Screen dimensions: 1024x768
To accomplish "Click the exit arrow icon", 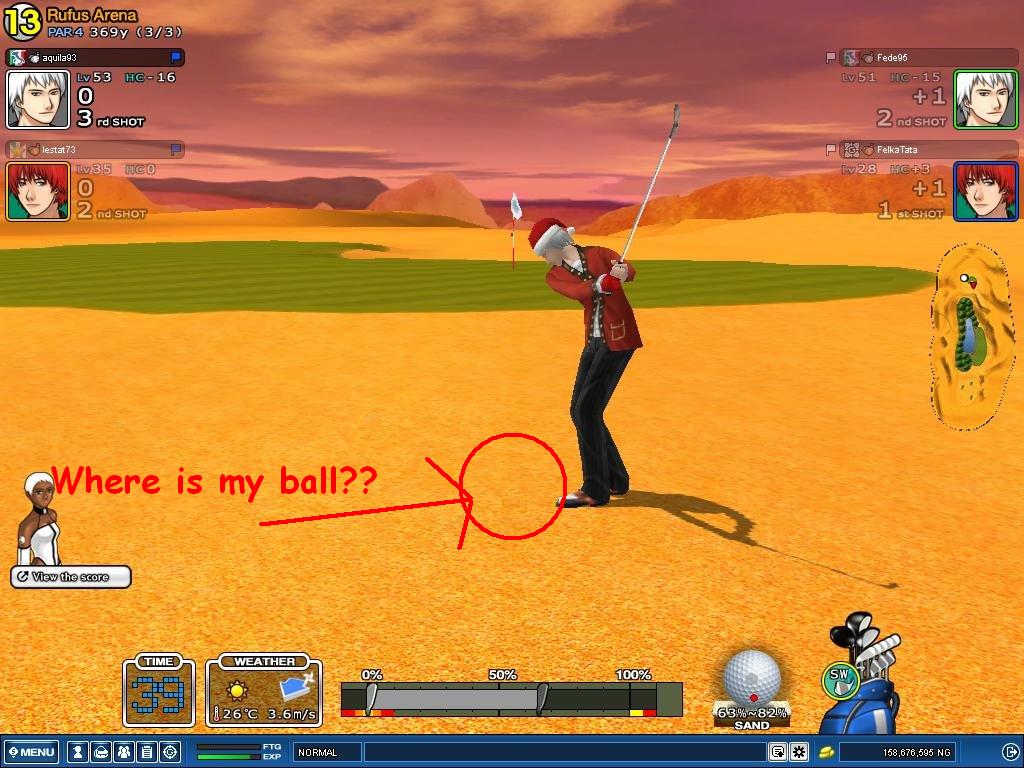I will coord(1011,752).
